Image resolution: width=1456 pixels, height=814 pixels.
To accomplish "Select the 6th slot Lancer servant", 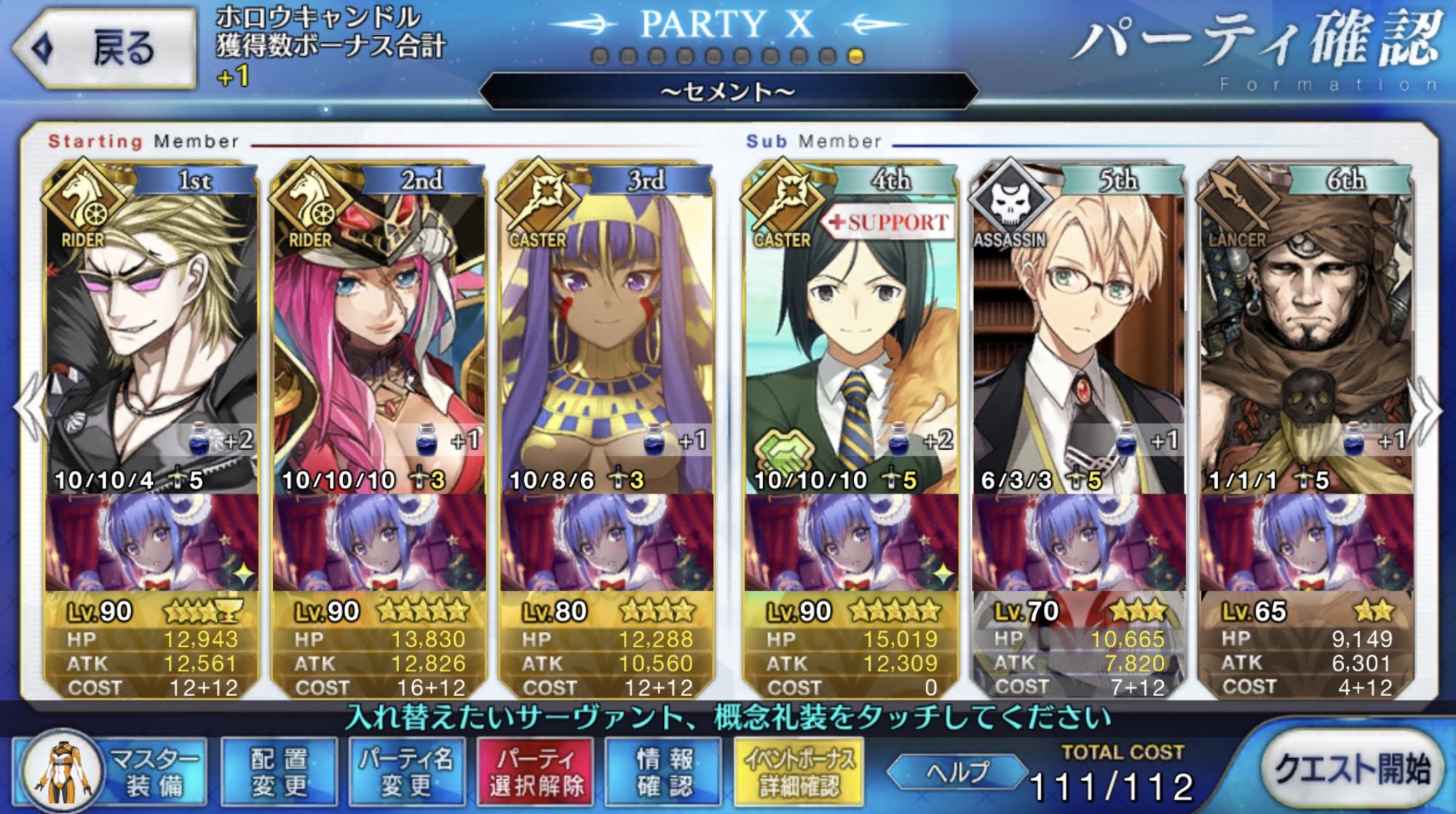I will 1307,328.
